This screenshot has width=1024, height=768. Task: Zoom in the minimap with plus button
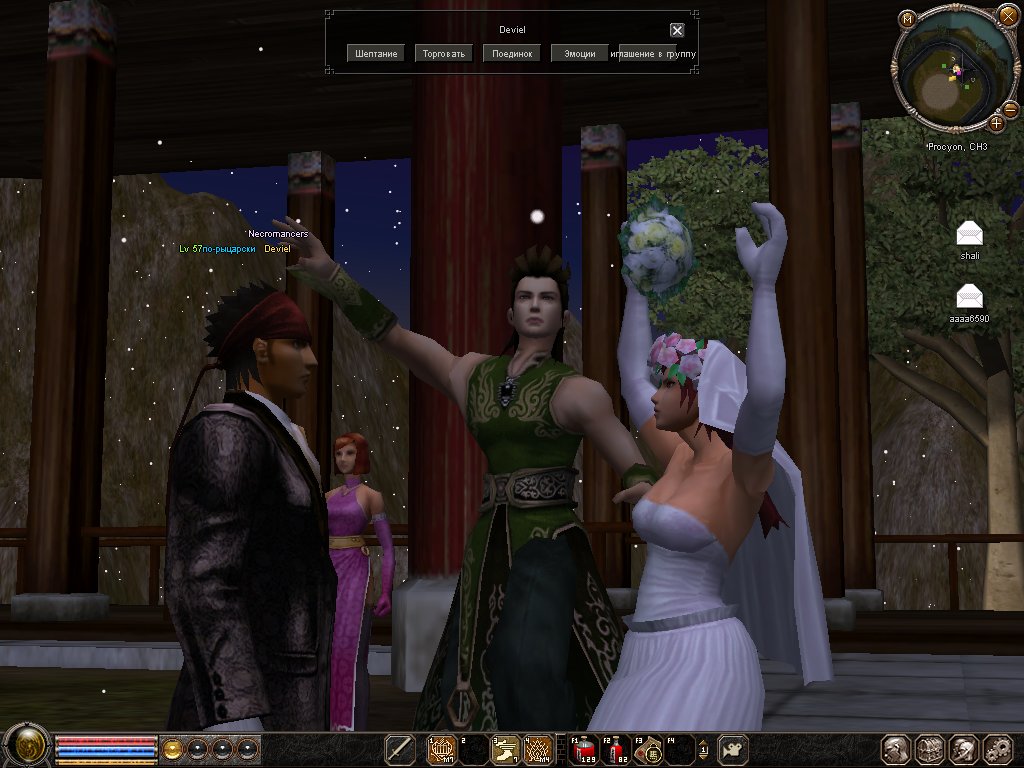[997, 123]
